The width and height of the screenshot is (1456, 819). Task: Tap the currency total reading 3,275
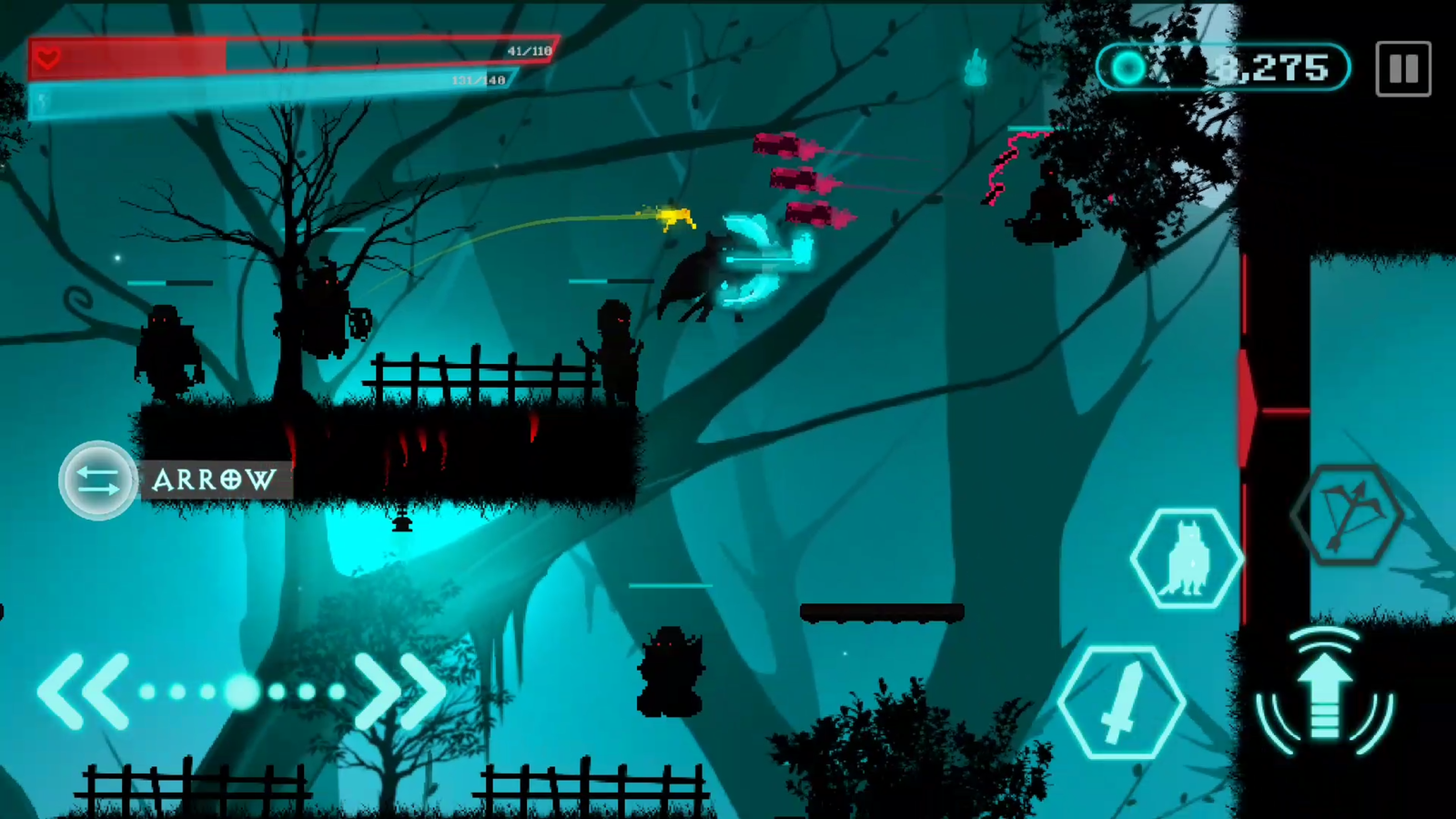[1274, 67]
